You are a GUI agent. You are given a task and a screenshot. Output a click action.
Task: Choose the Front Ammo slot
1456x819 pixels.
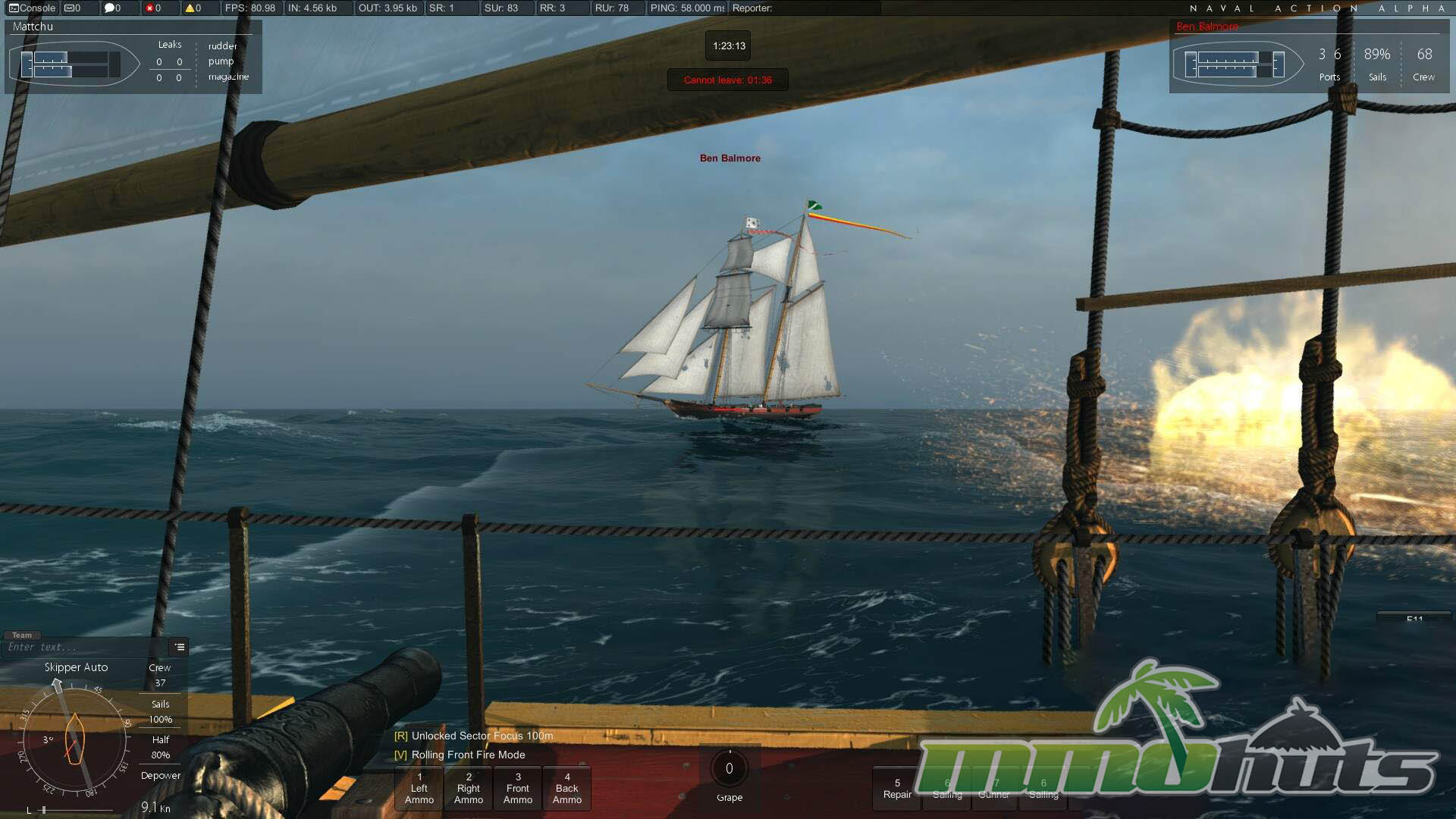(517, 789)
